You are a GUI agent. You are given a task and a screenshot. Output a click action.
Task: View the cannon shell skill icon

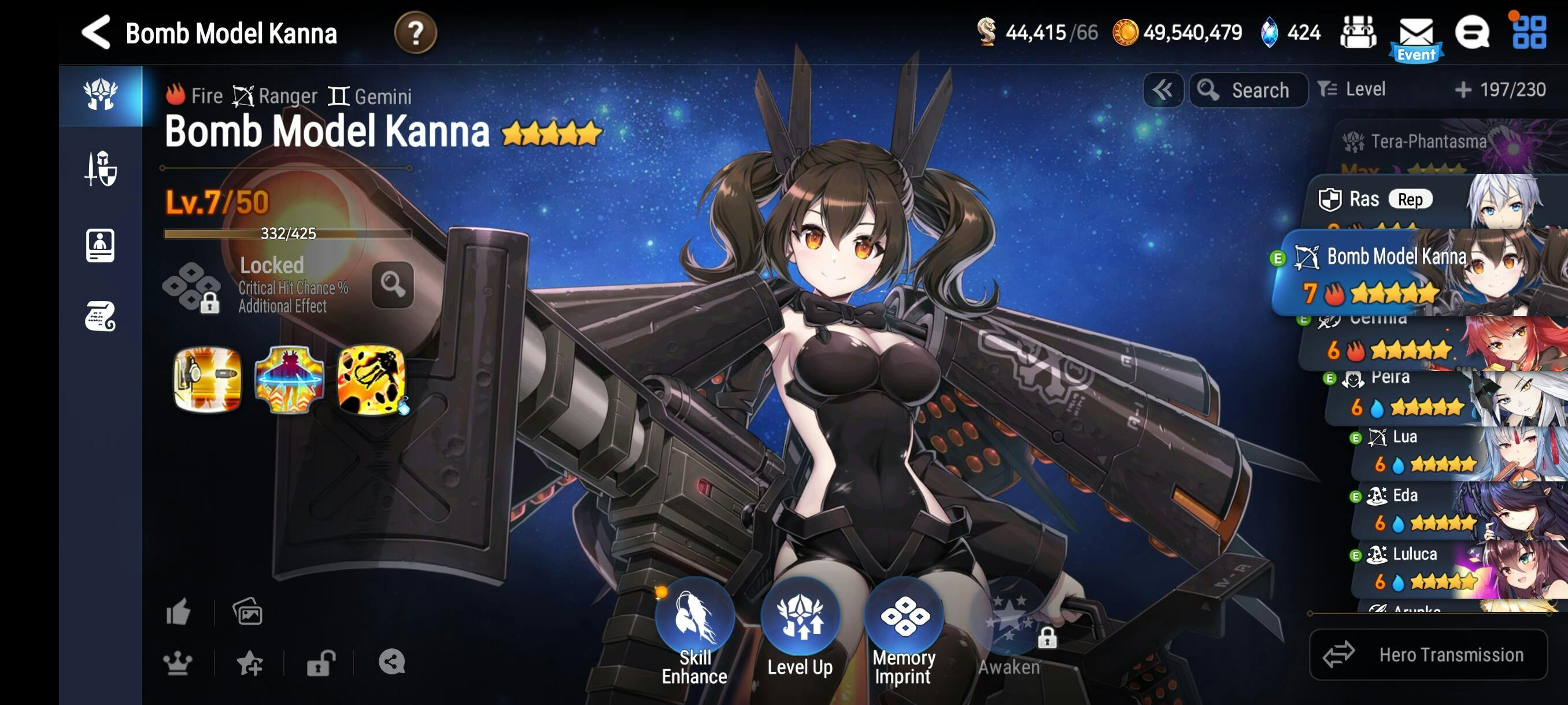(x=207, y=380)
